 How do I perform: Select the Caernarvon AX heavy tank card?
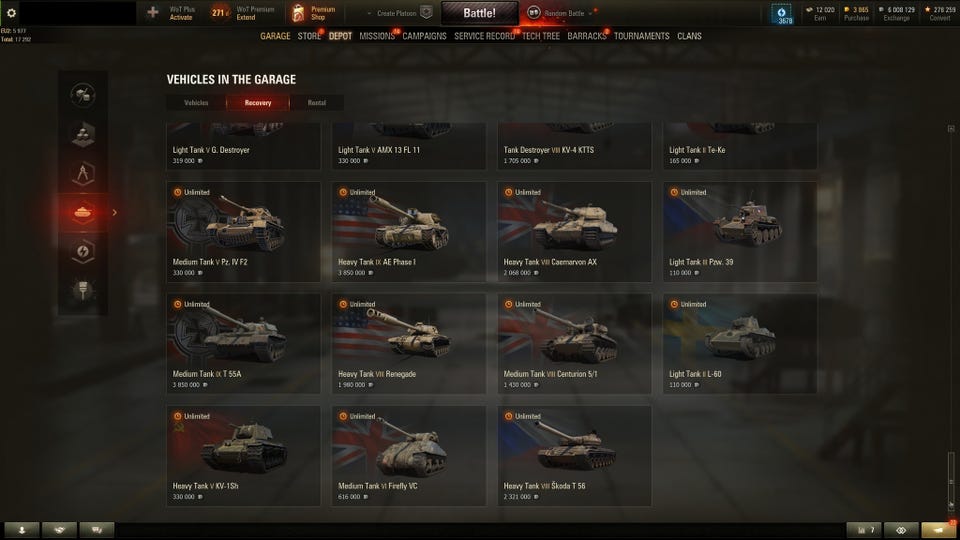coord(574,231)
